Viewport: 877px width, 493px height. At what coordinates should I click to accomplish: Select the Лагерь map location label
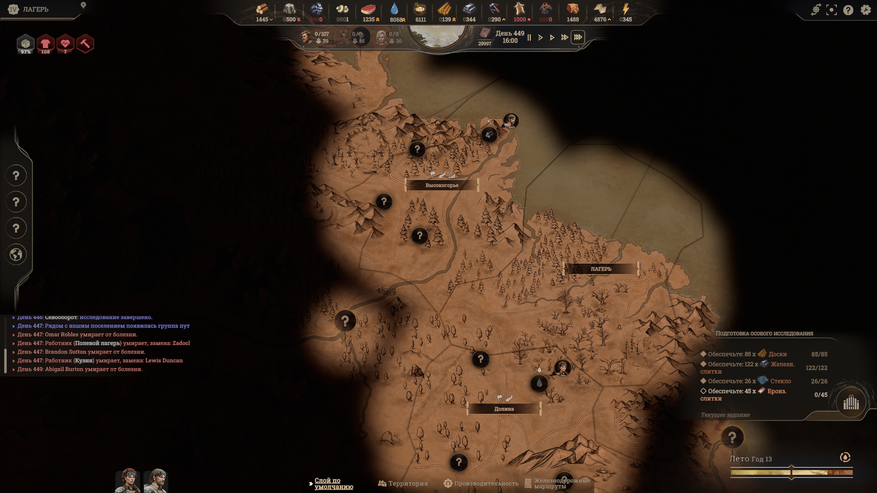click(601, 269)
